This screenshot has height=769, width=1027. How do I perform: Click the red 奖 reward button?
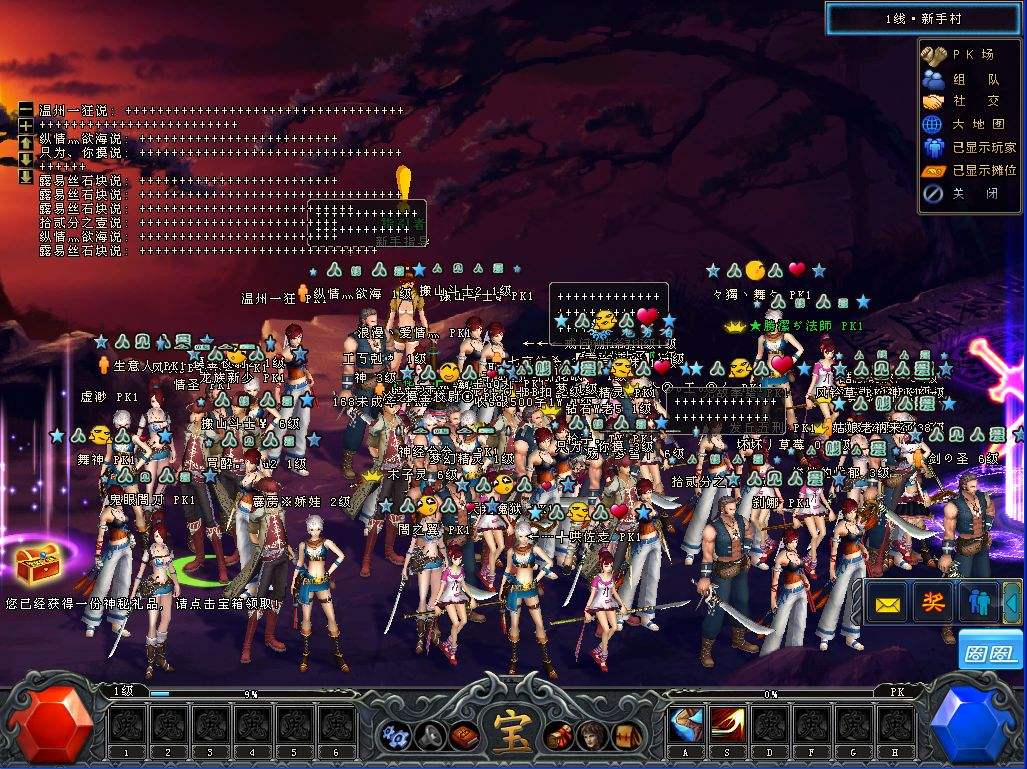[x=932, y=602]
